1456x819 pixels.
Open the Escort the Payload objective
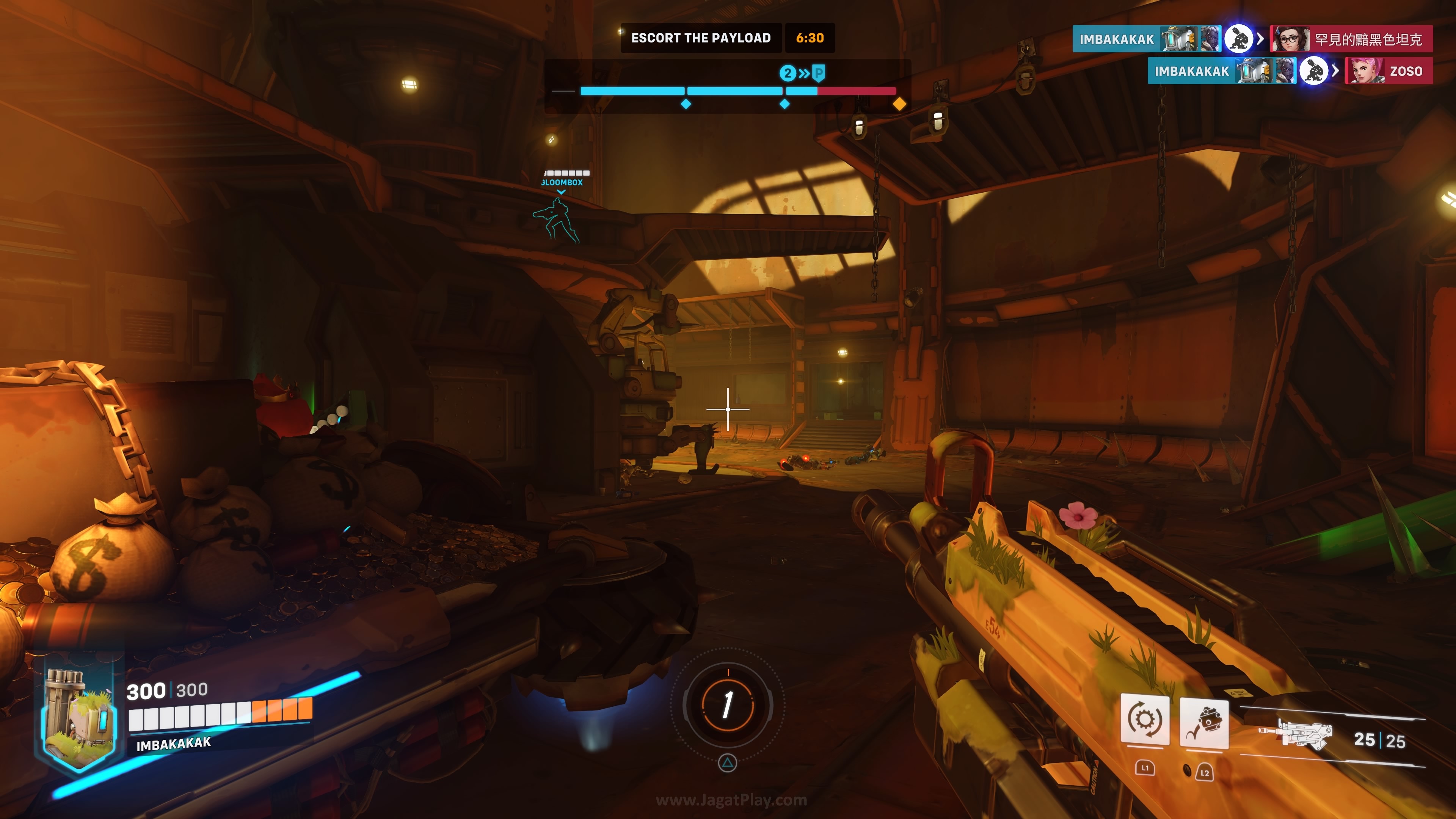pyautogui.click(x=701, y=38)
